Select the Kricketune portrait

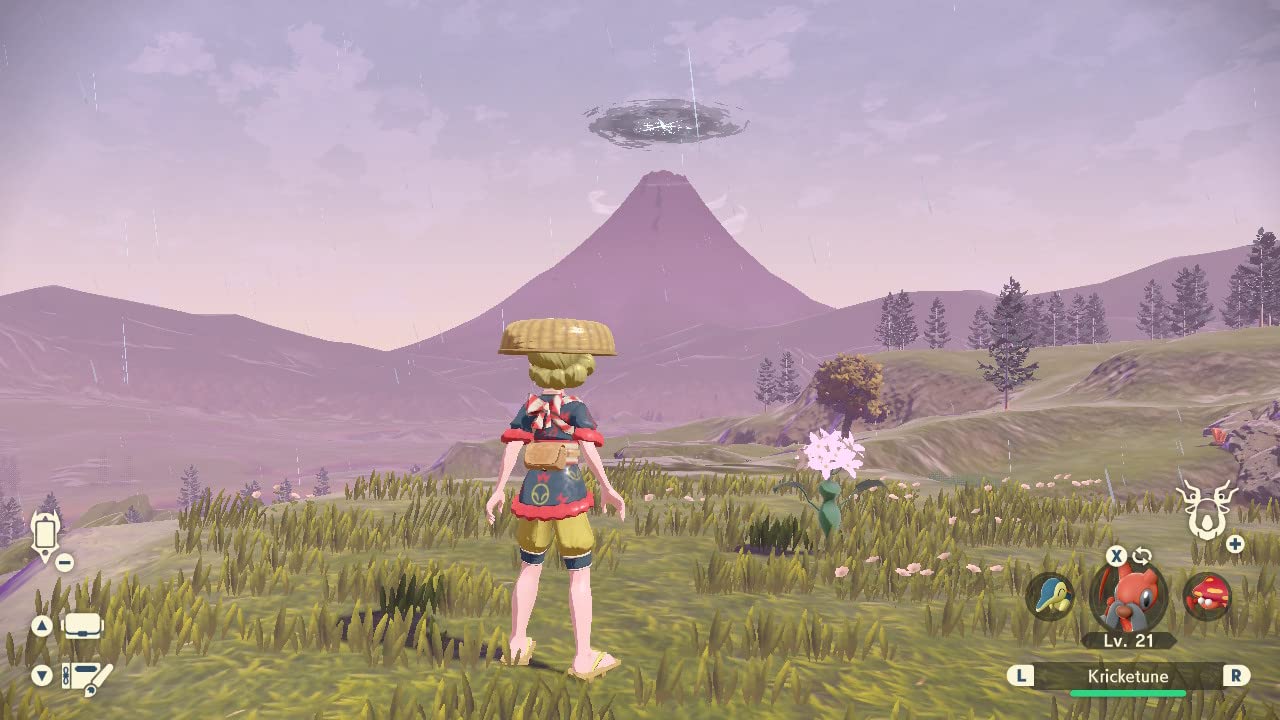pos(1128,596)
